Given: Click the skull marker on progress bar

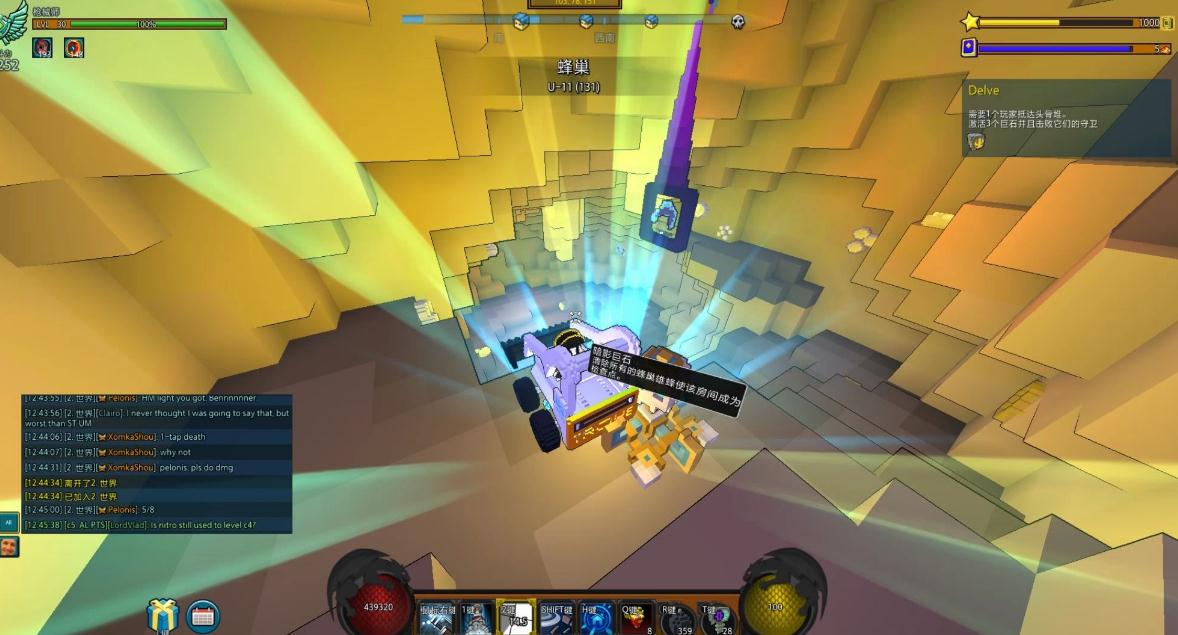Looking at the screenshot, I should (738, 21).
